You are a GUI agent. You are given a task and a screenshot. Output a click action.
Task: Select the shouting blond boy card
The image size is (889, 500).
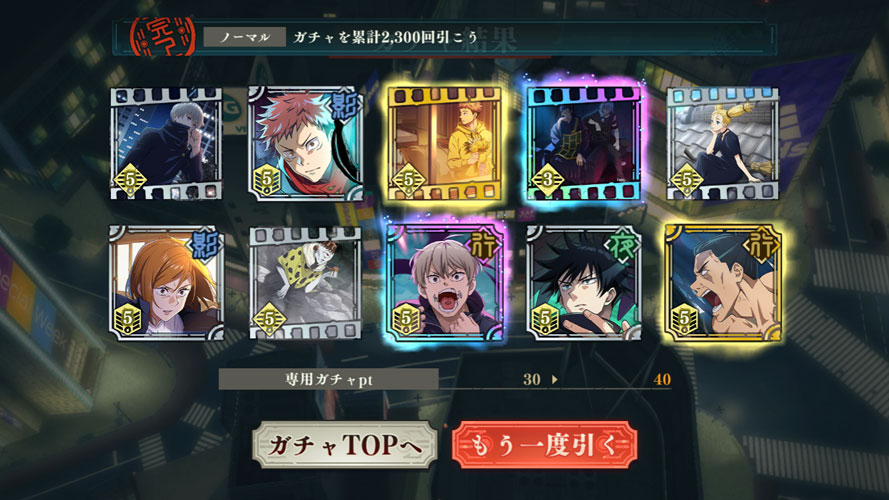[443, 282]
